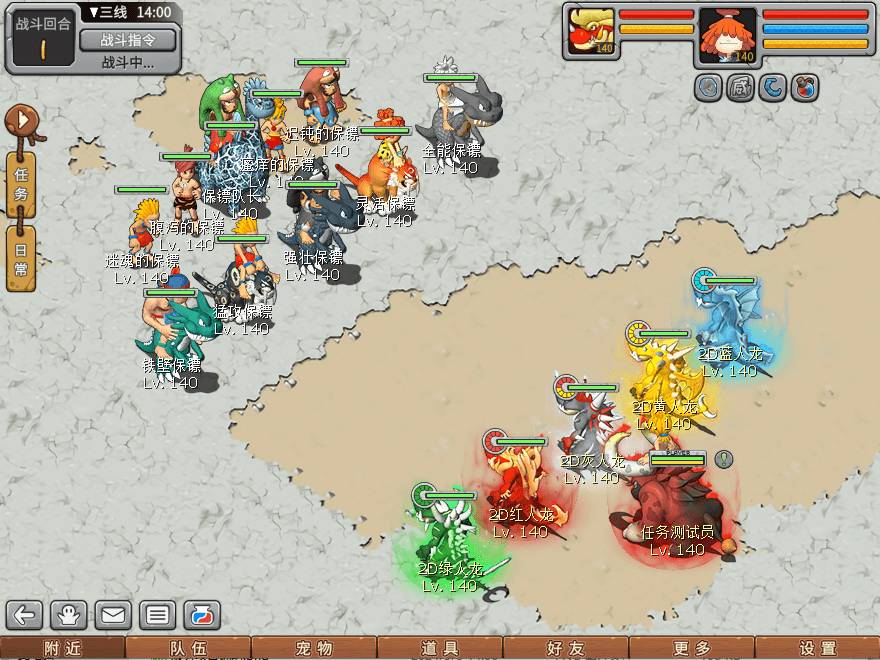Open the chat log lines button
Viewport: 880px width, 660px height.
tap(157, 615)
